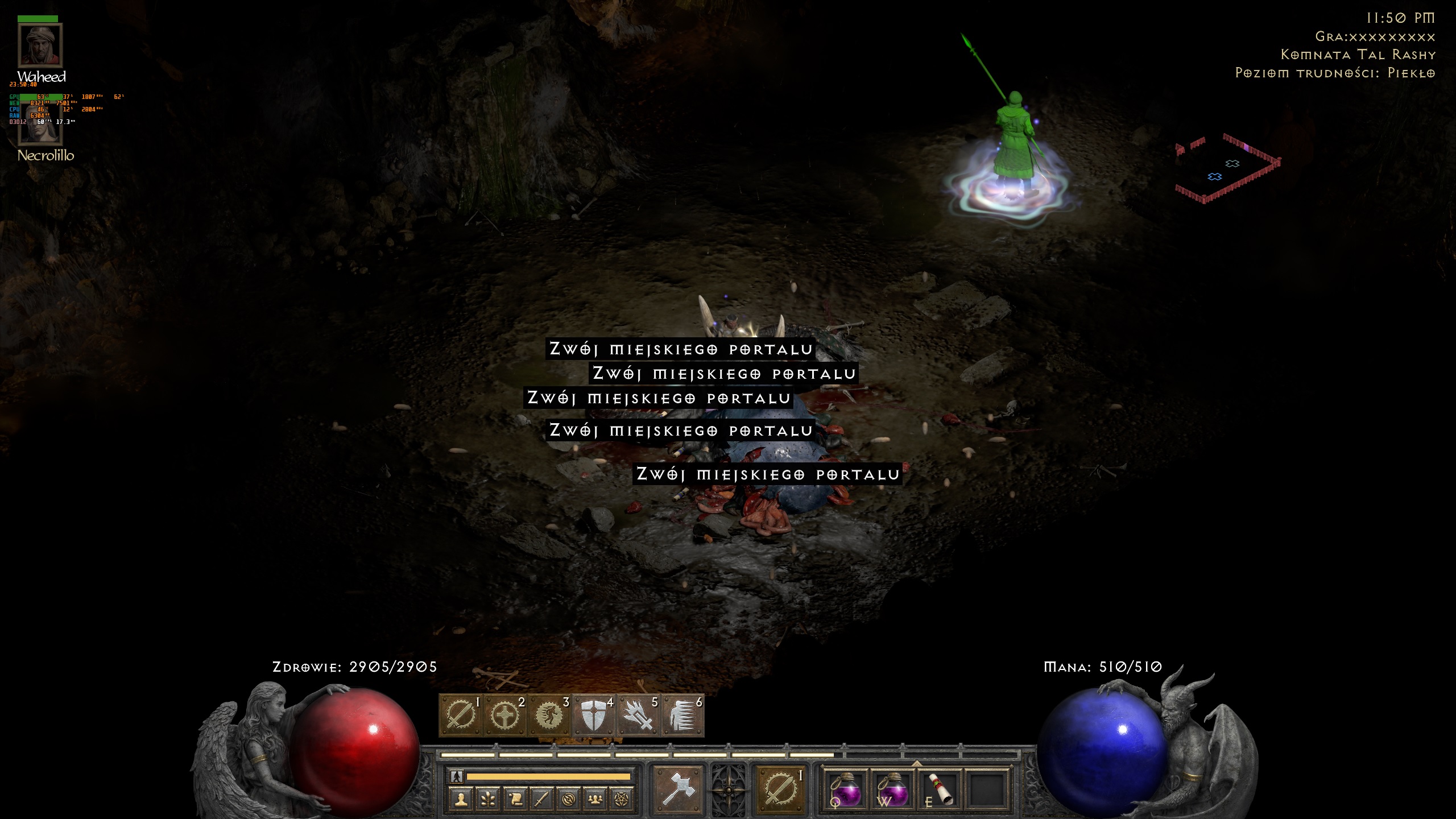Open the character sheet bust icon

point(461,800)
